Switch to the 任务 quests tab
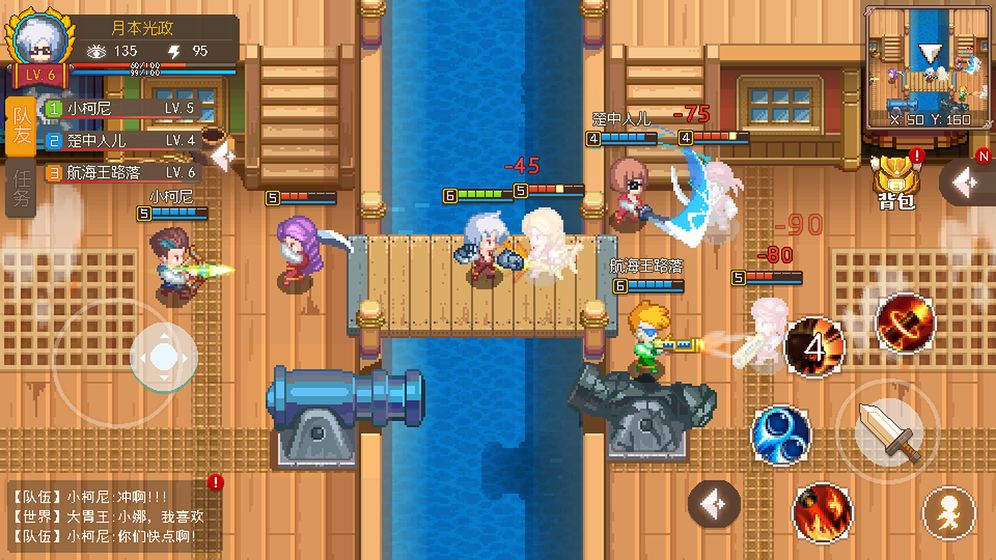 pyautogui.click(x=19, y=187)
